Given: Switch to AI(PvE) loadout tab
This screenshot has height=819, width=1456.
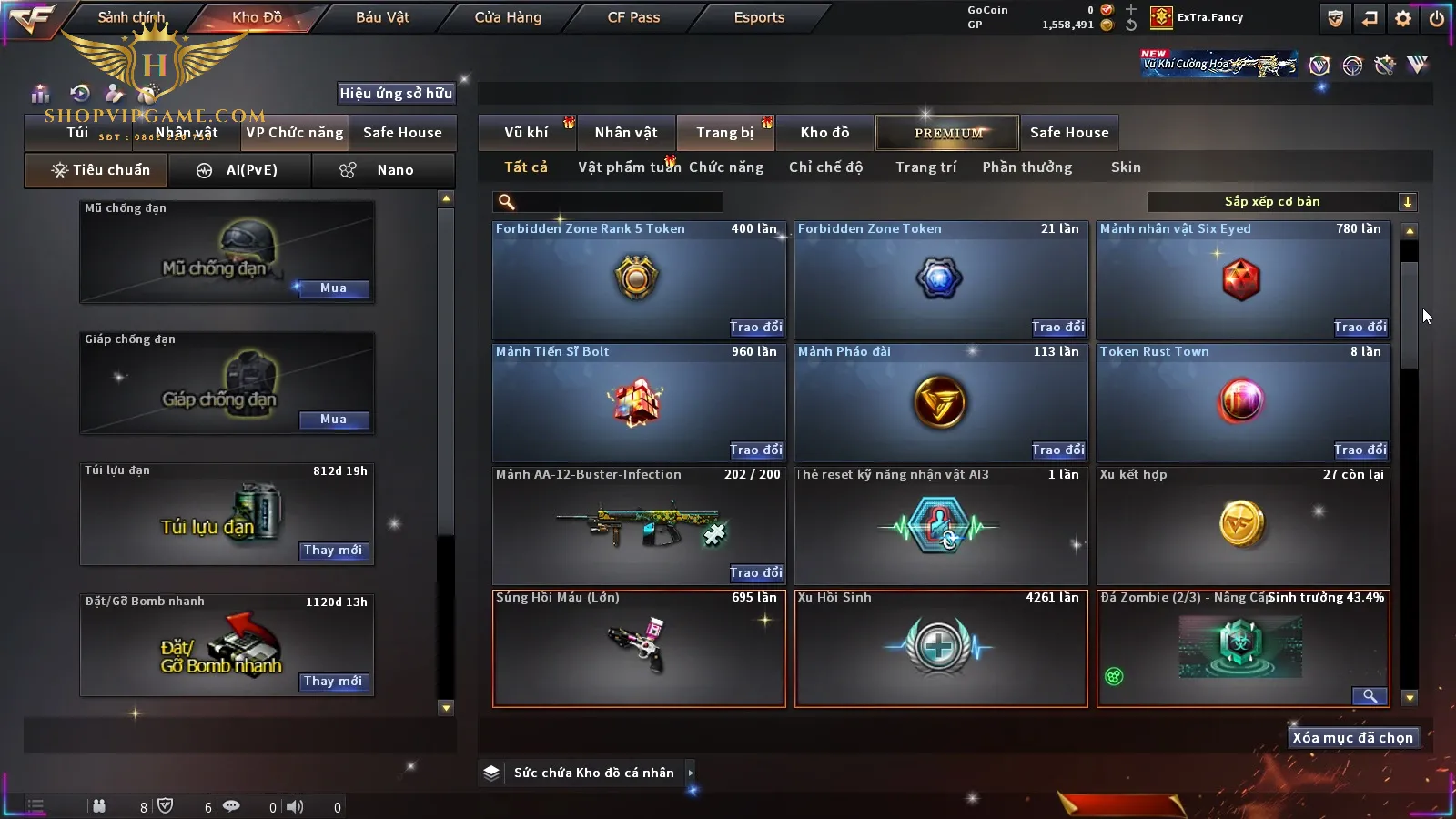Looking at the screenshot, I should tap(240, 170).
